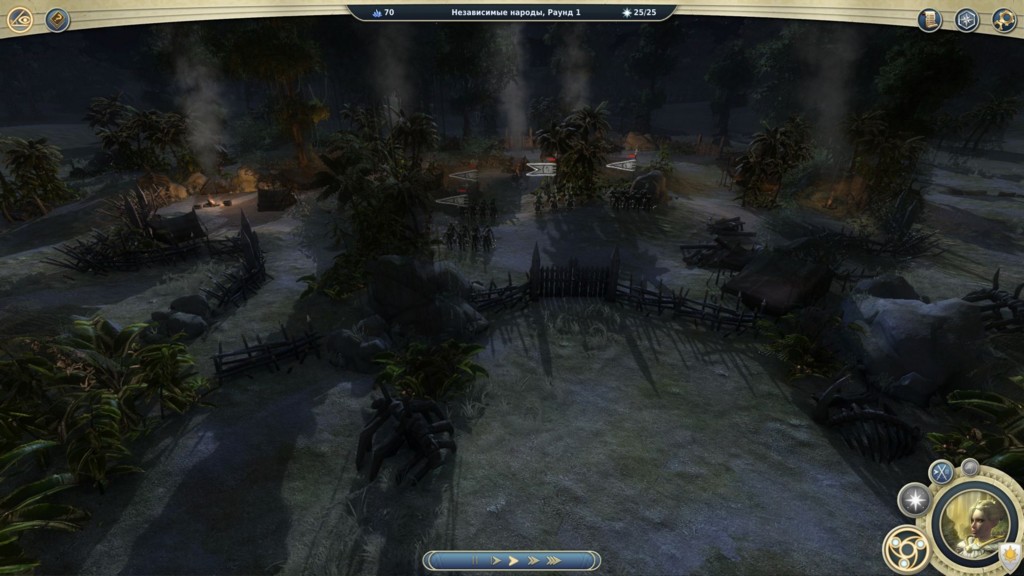Click the eye icon in the top bar
This screenshot has width=1024, height=576.
(20, 20)
